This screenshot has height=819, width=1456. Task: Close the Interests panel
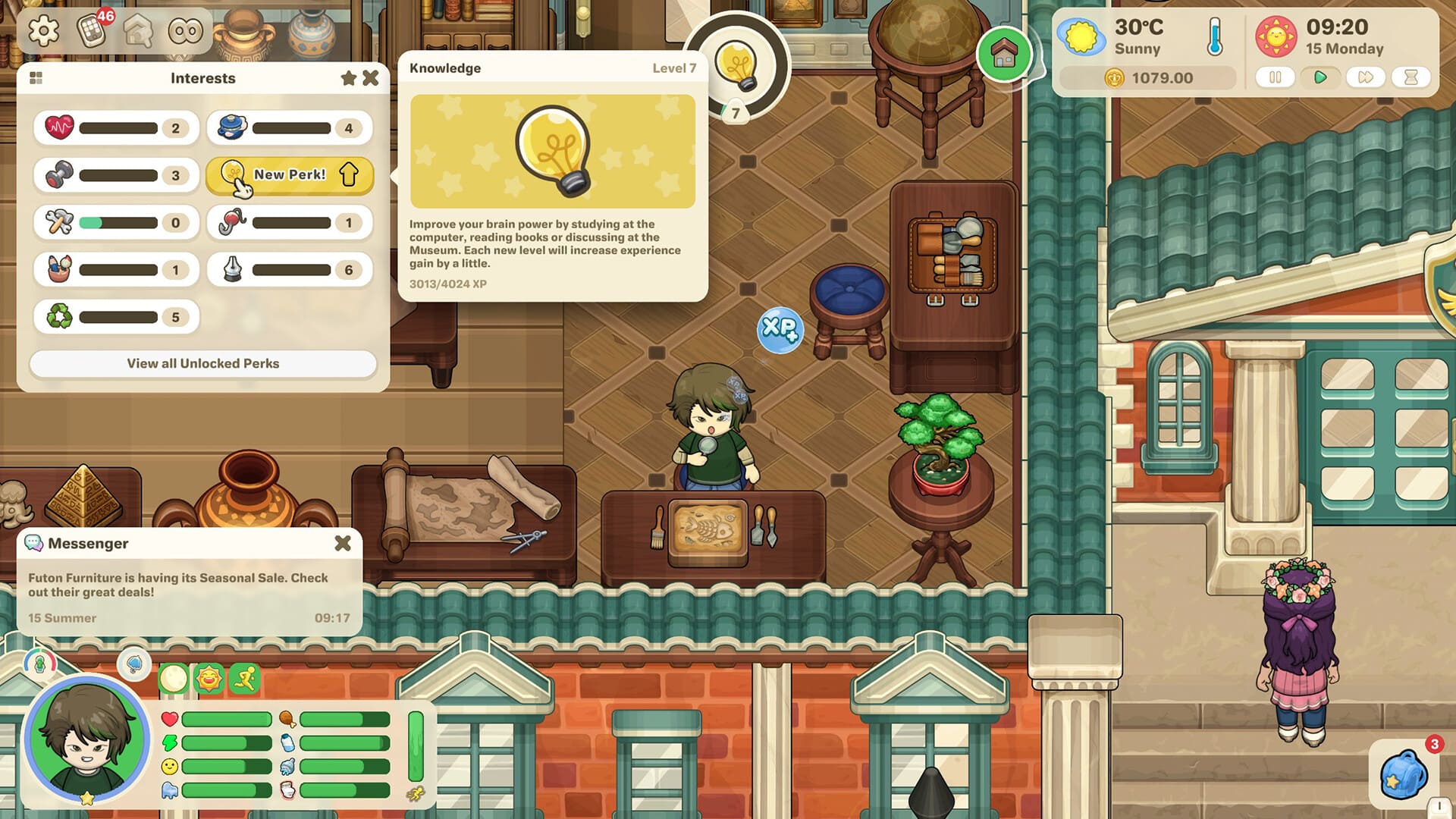371,78
